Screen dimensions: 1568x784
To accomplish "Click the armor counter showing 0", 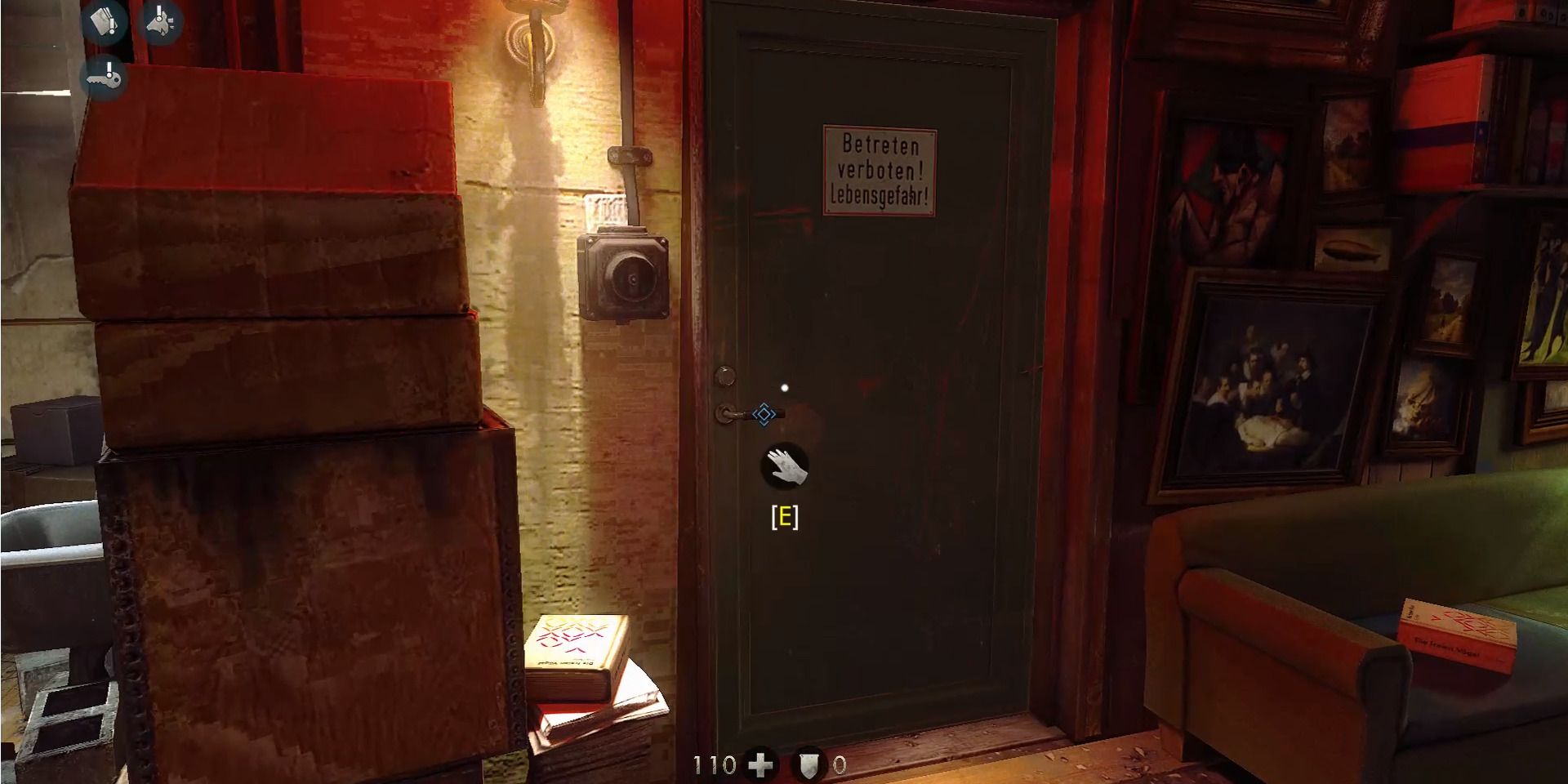I will (838, 766).
